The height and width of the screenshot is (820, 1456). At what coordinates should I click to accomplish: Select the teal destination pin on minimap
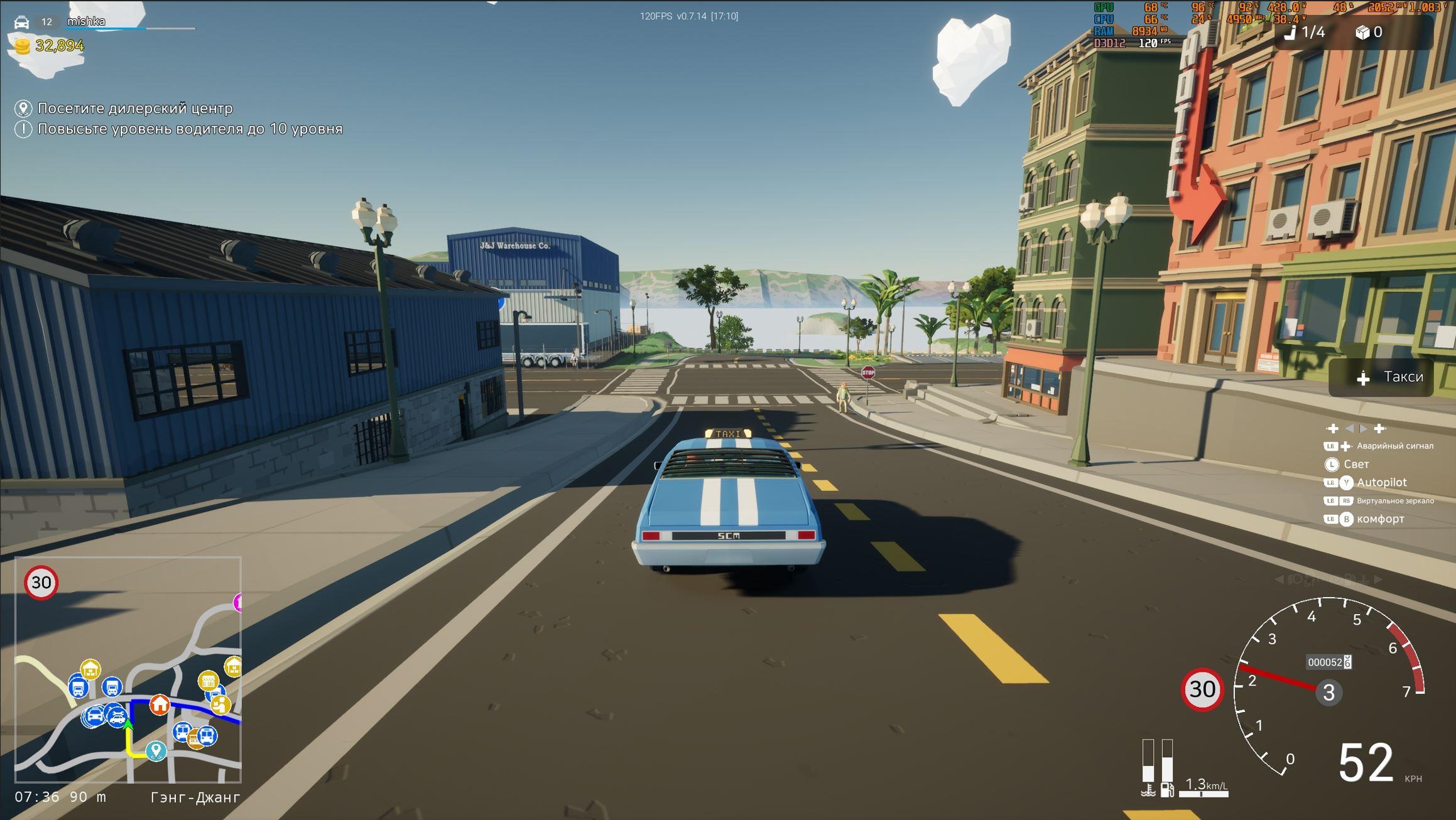[156, 750]
